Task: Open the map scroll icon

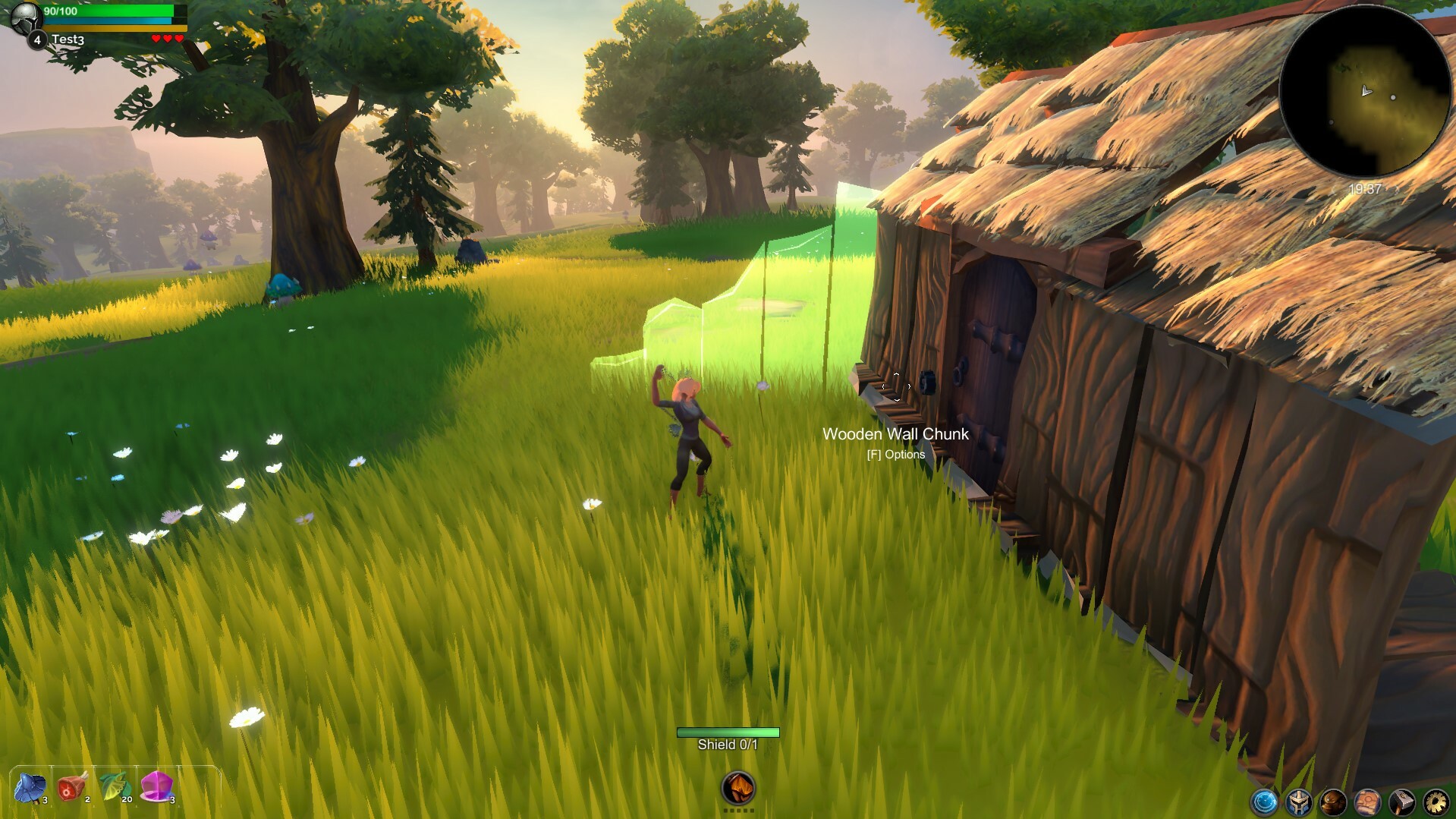Action: pyautogui.click(x=1369, y=802)
